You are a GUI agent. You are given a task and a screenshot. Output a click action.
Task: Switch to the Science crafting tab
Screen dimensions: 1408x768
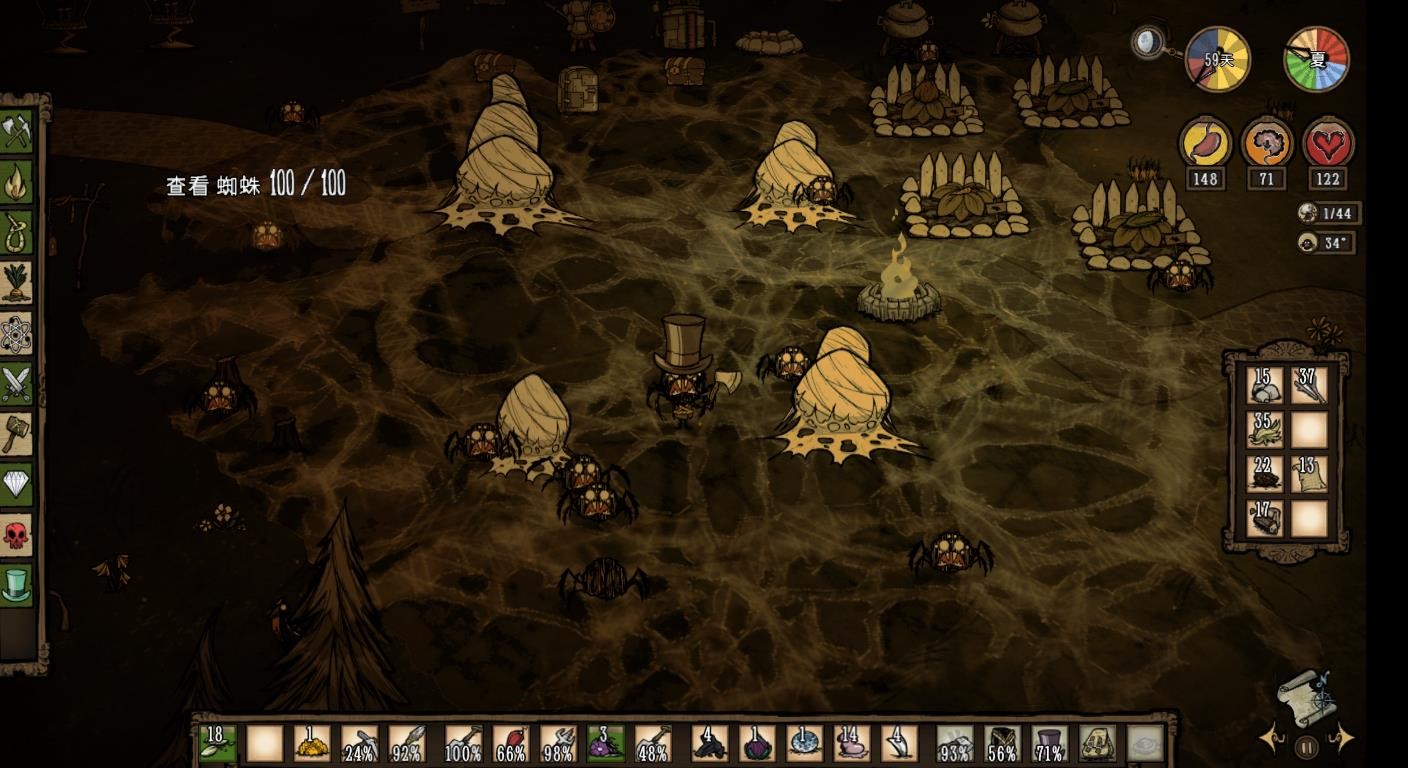17,334
